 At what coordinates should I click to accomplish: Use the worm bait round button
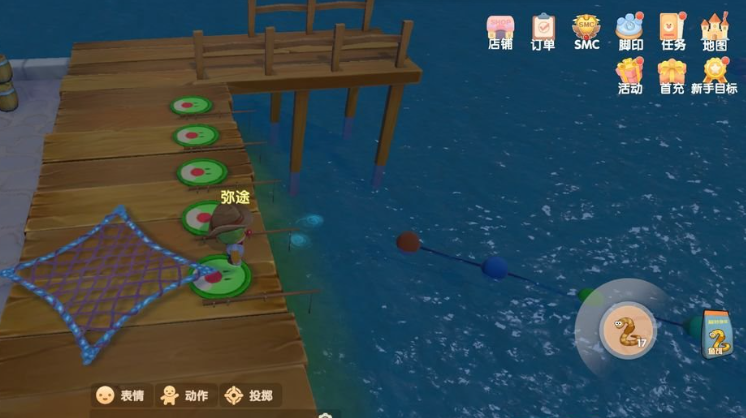coord(626,331)
